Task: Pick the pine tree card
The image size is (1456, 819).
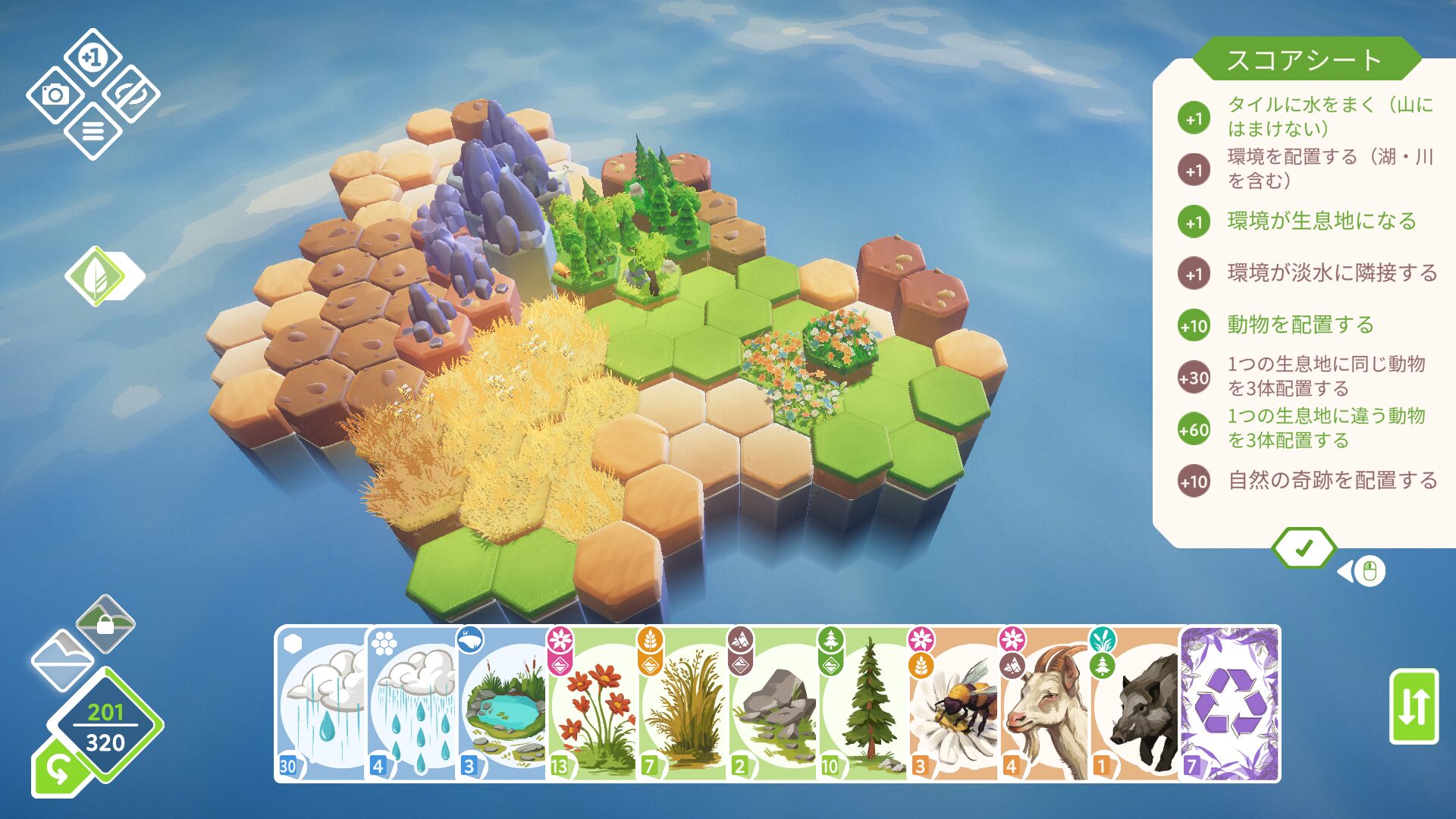Action: [x=864, y=704]
